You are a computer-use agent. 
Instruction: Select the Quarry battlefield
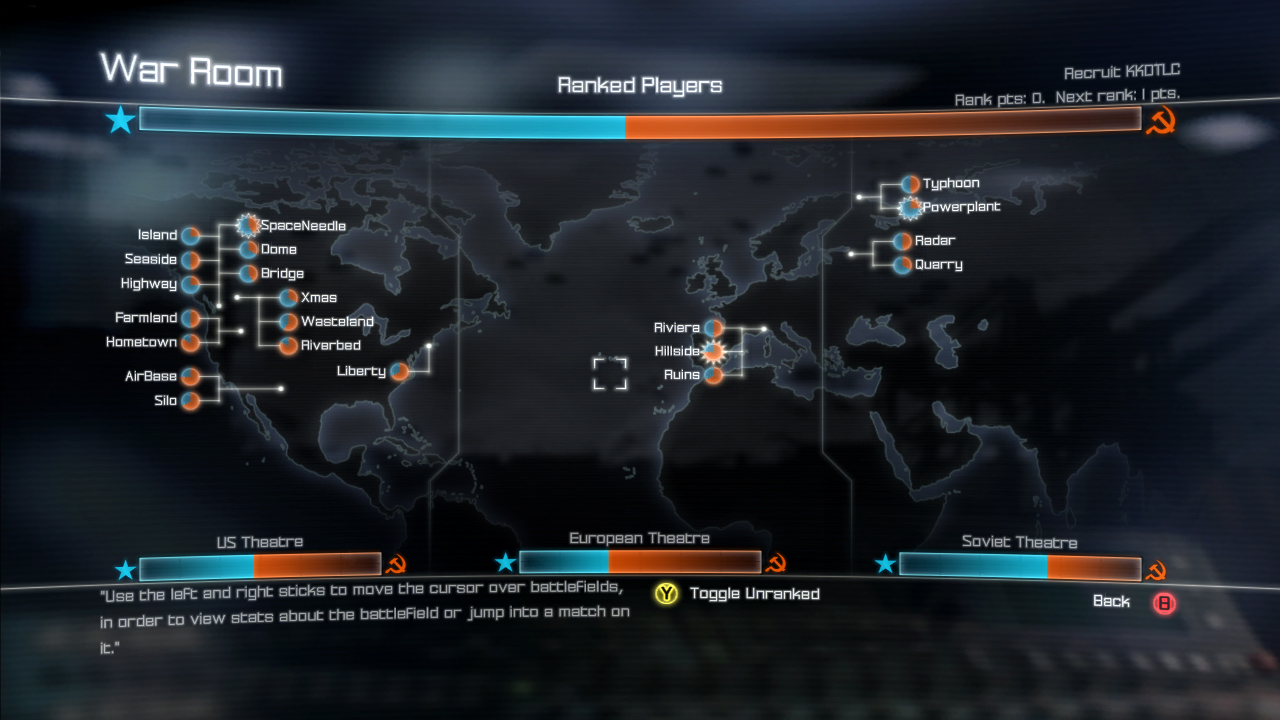[902, 265]
